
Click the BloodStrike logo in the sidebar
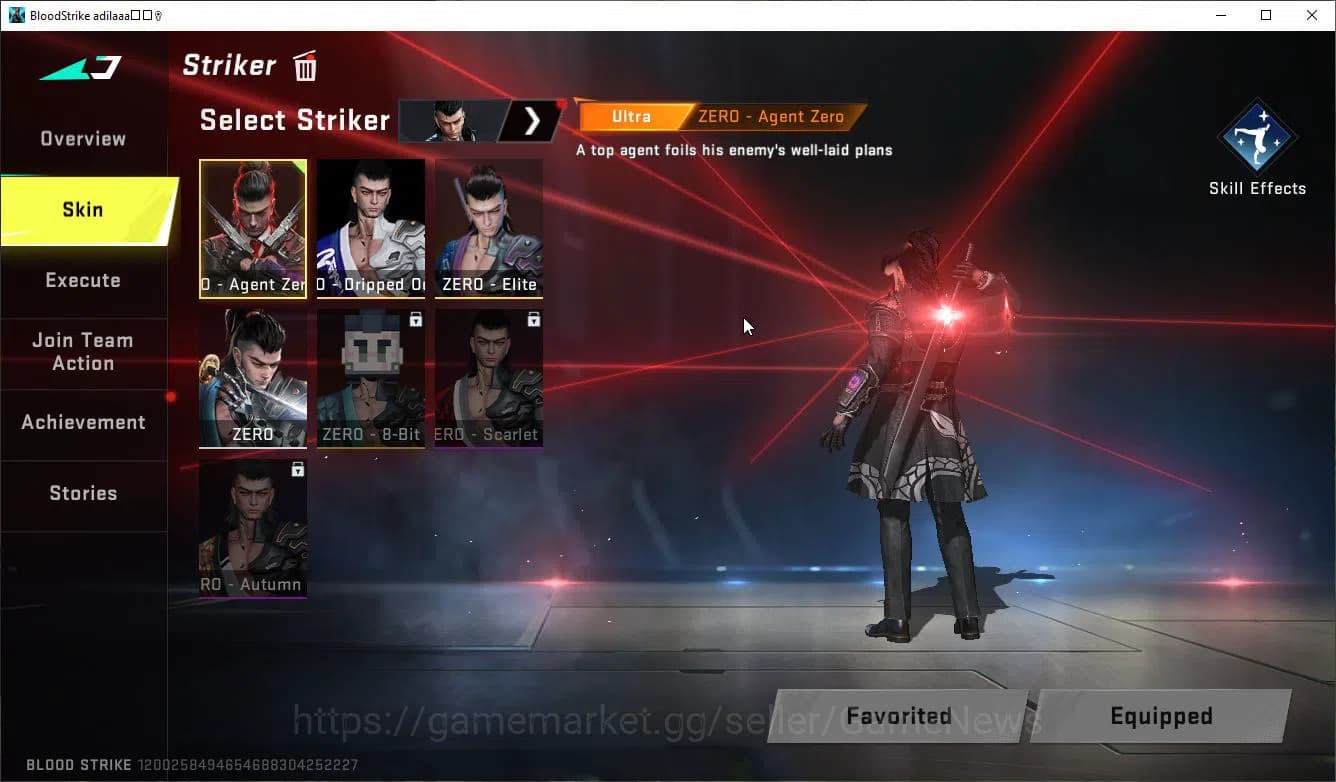pyautogui.click(x=80, y=68)
